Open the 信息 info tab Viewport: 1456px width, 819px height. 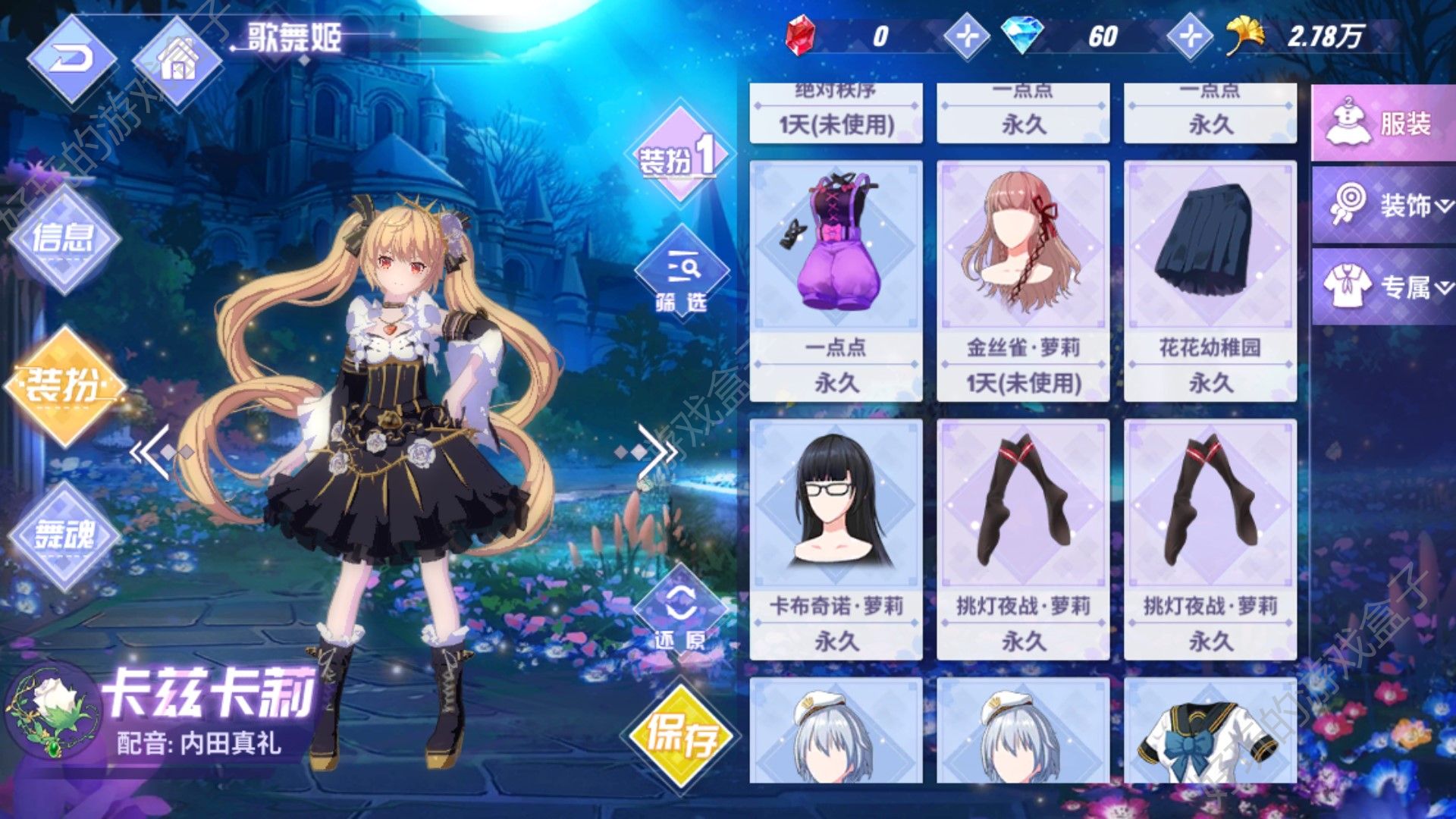(64, 239)
